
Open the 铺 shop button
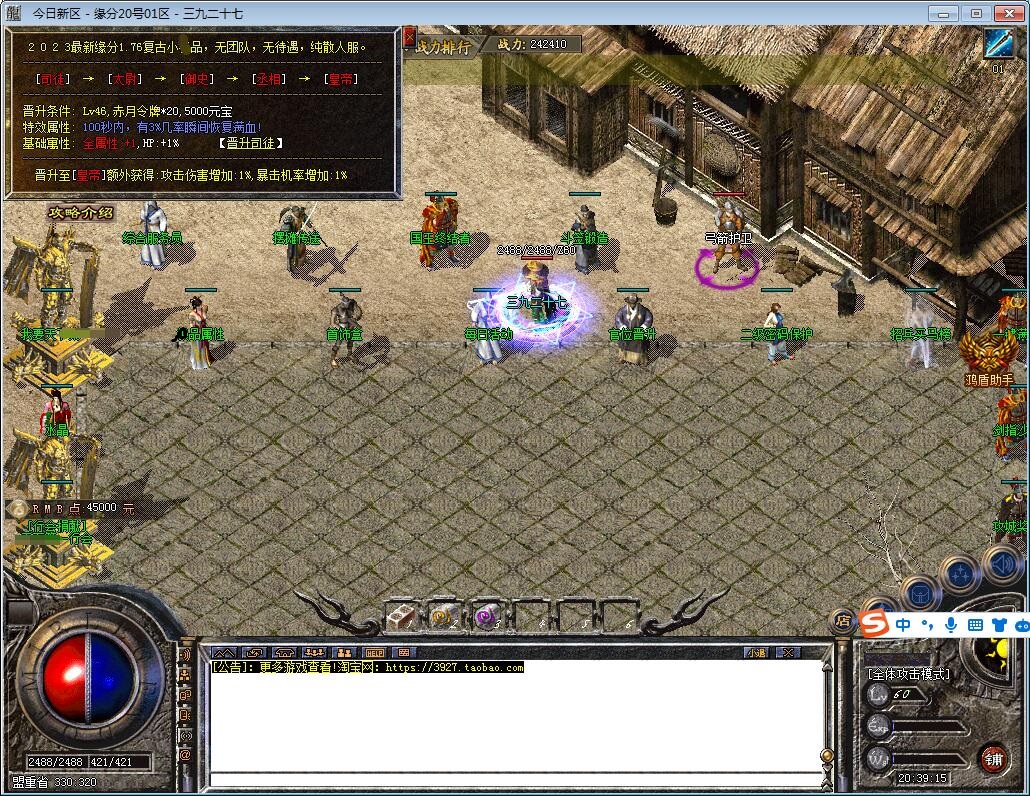tap(993, 757)
